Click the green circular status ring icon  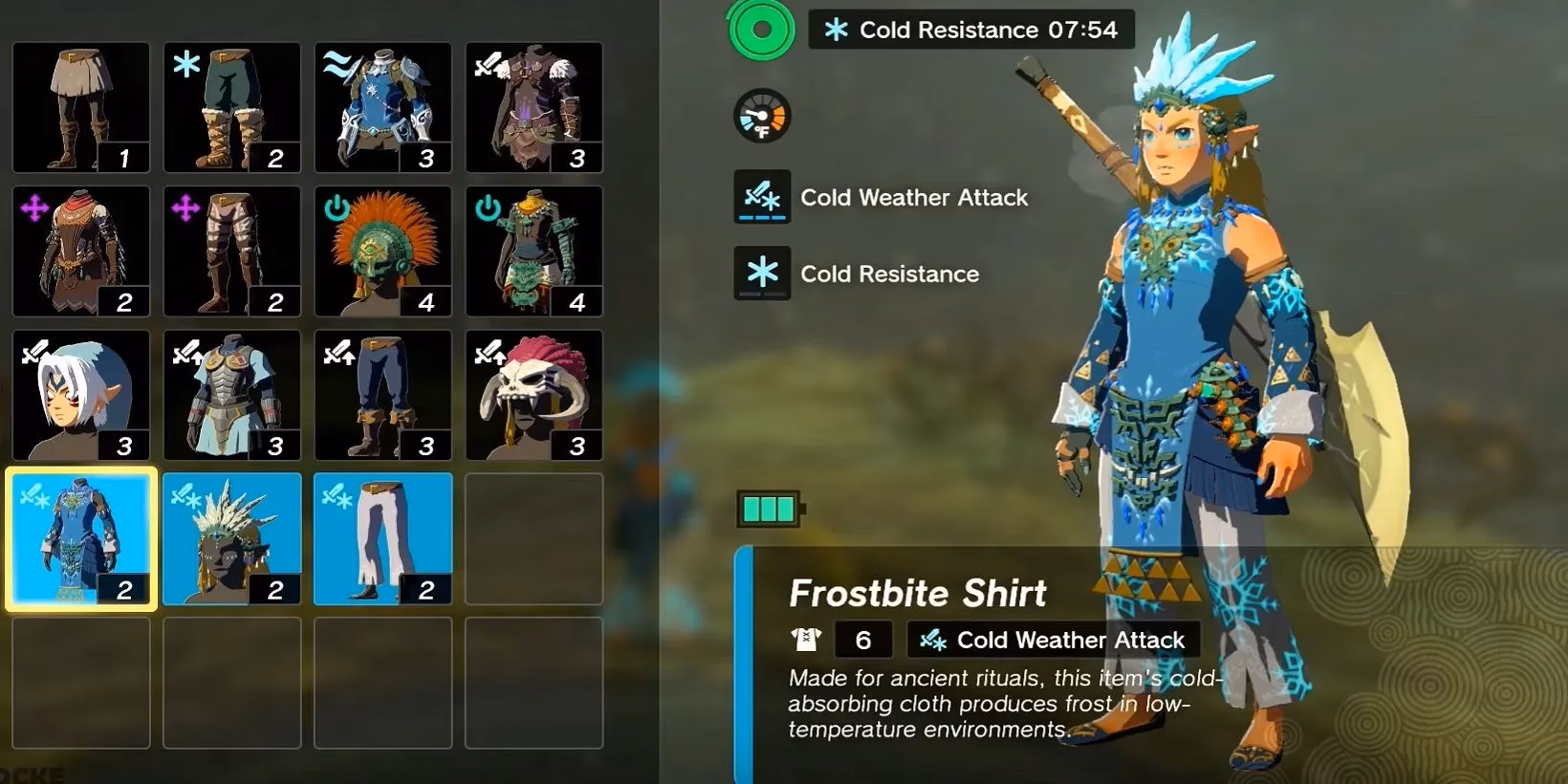(x=760, y=30)
